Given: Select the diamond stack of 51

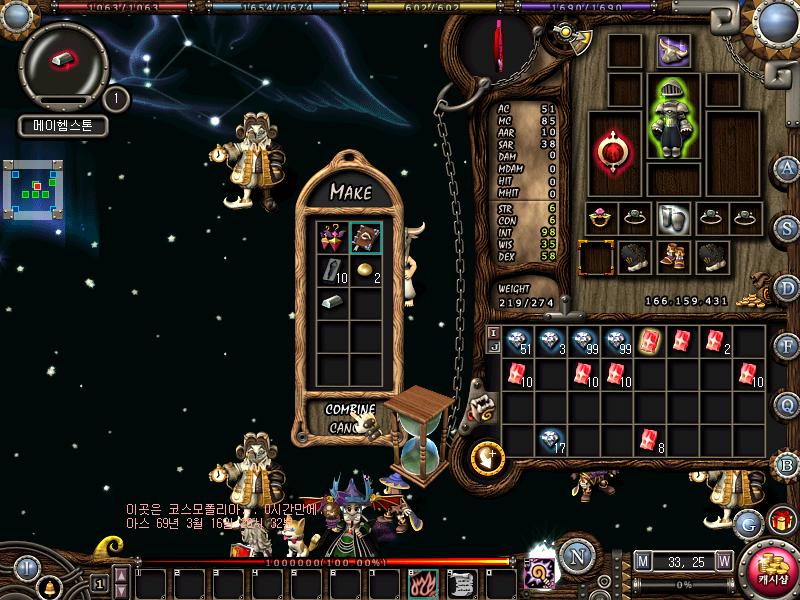Looking at the screenshot, I should coord(518,340).
